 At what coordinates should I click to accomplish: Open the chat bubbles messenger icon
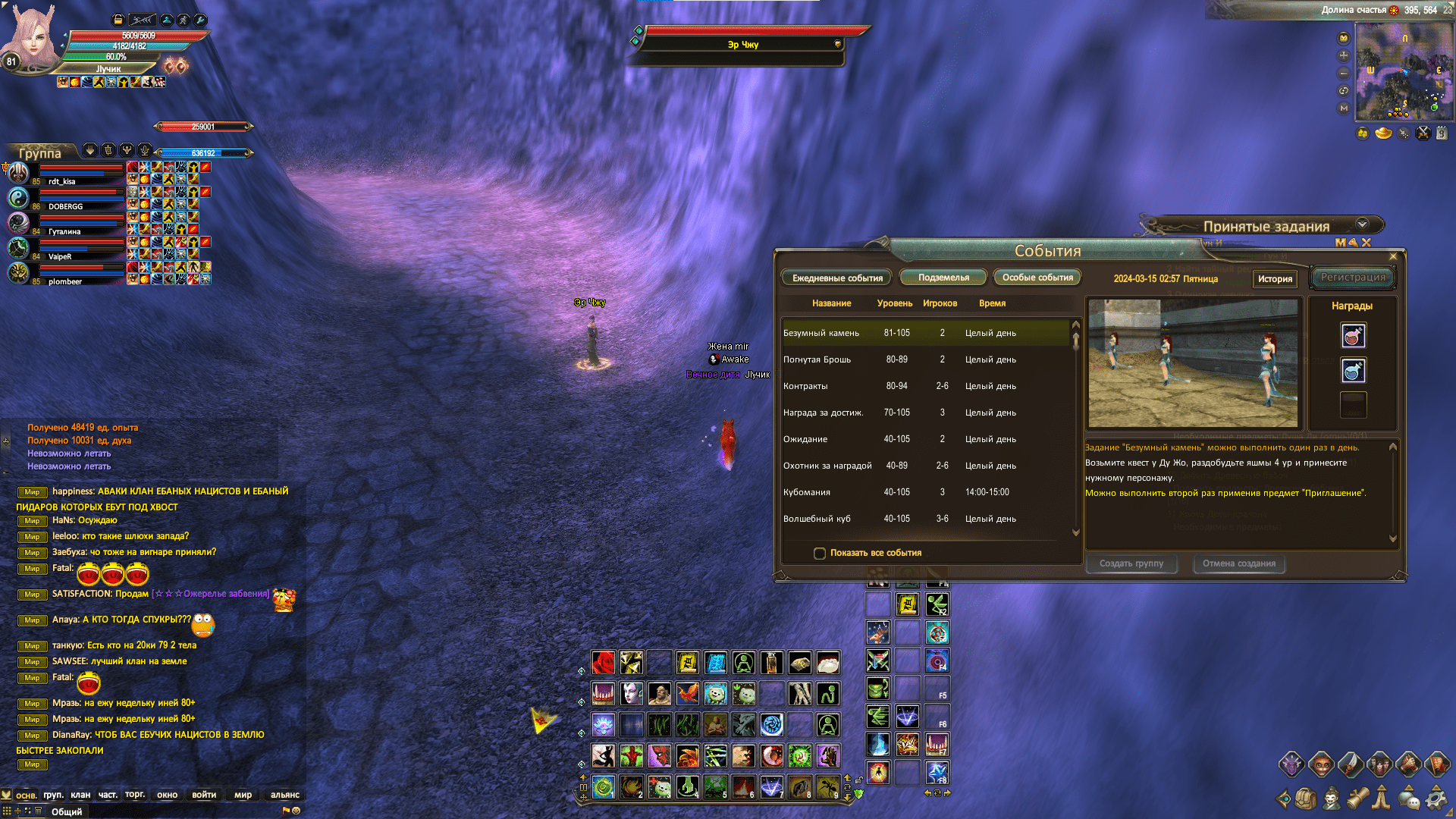(1408, 800)
